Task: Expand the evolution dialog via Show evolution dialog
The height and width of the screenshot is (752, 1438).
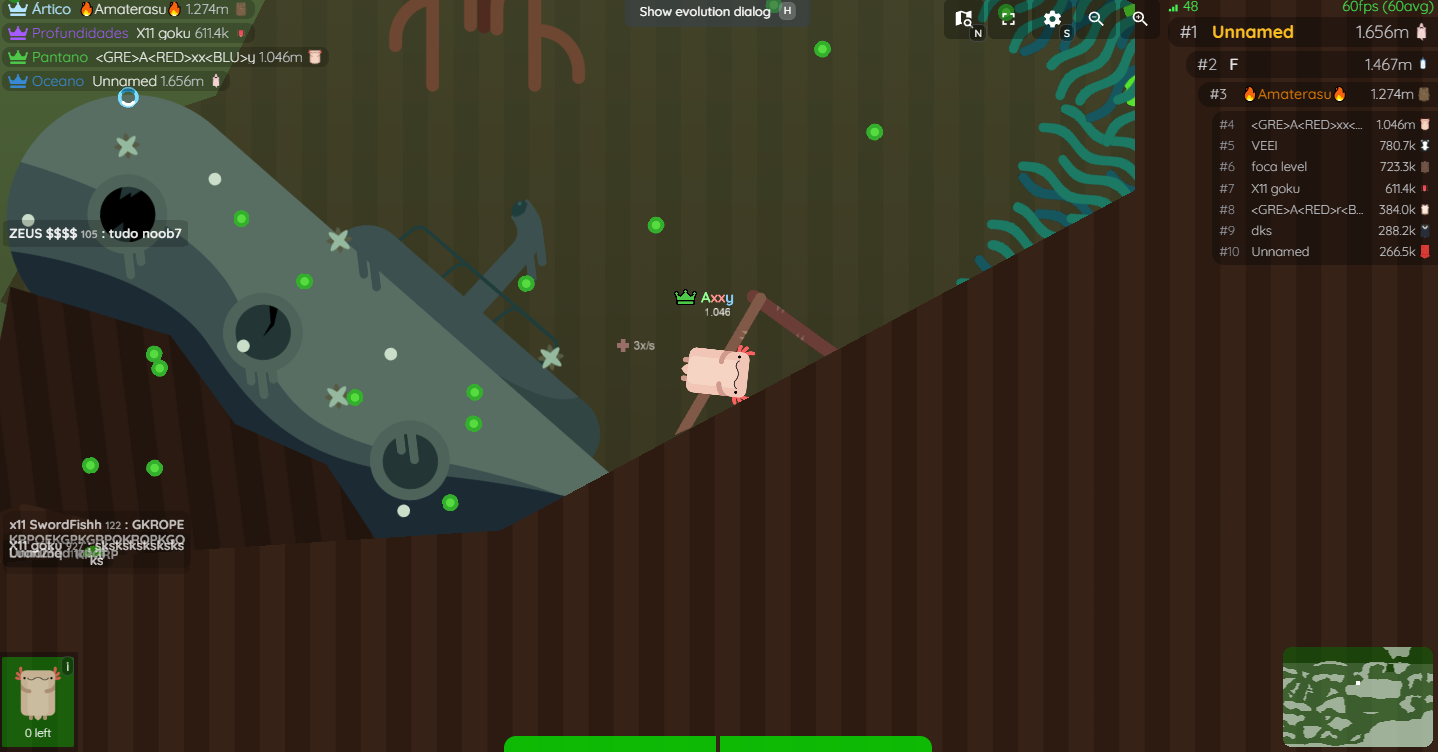Action: 703,12
